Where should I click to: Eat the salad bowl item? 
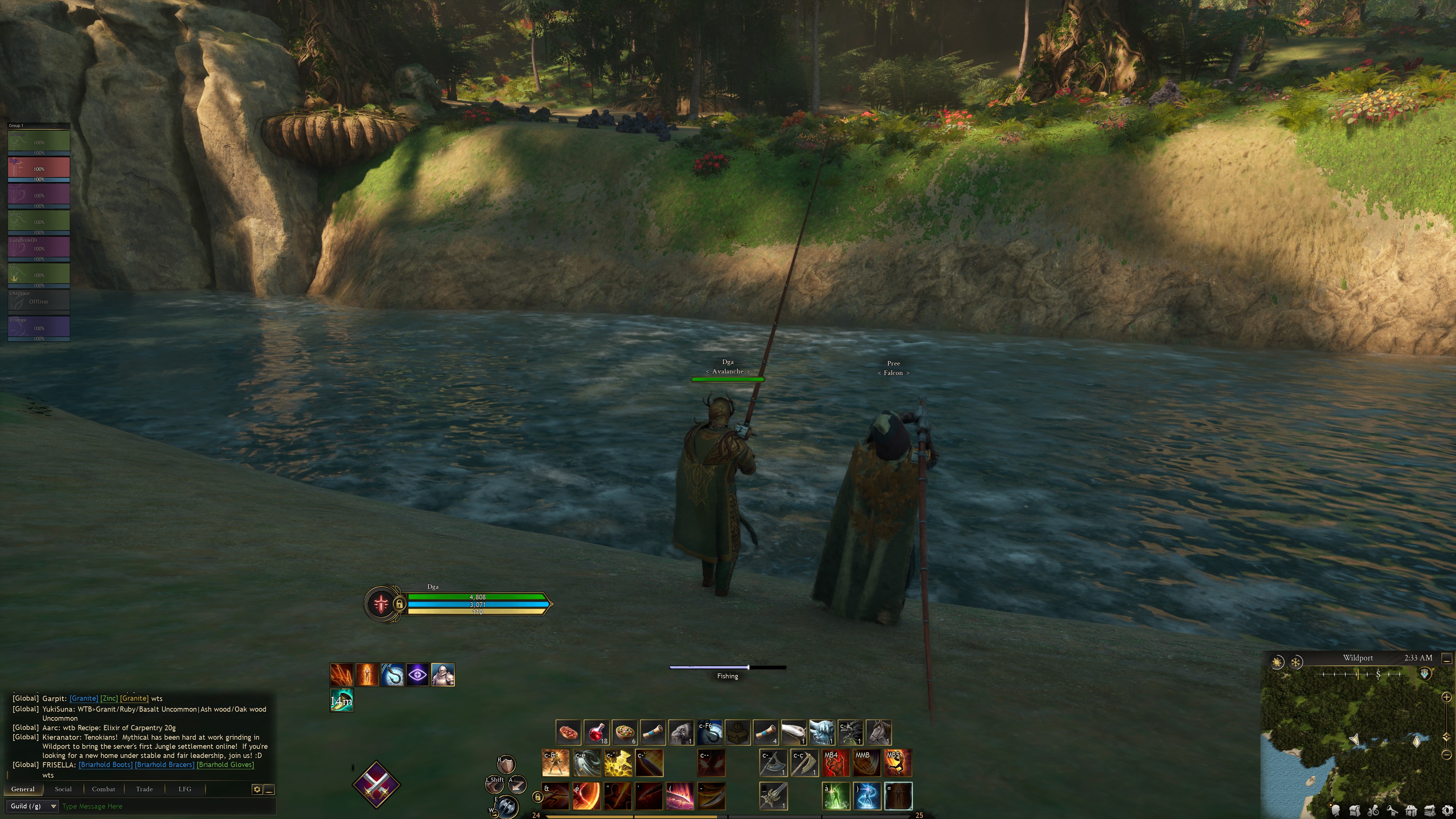tap(624, 733)
